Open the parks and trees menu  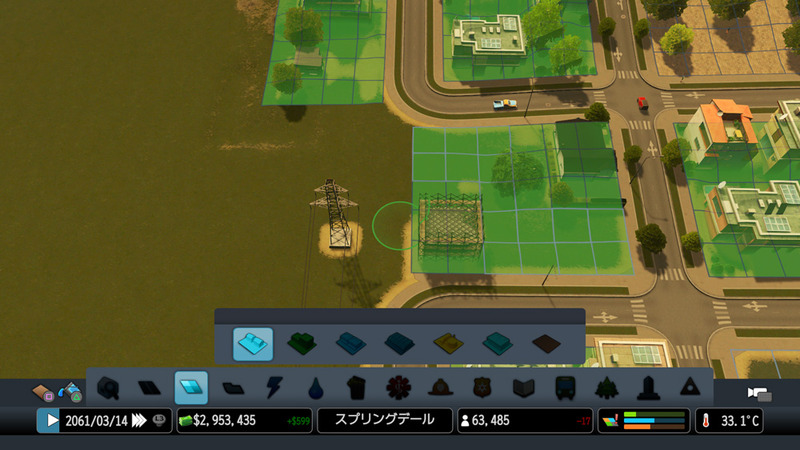pyautogui.click(x=606, y=387)
